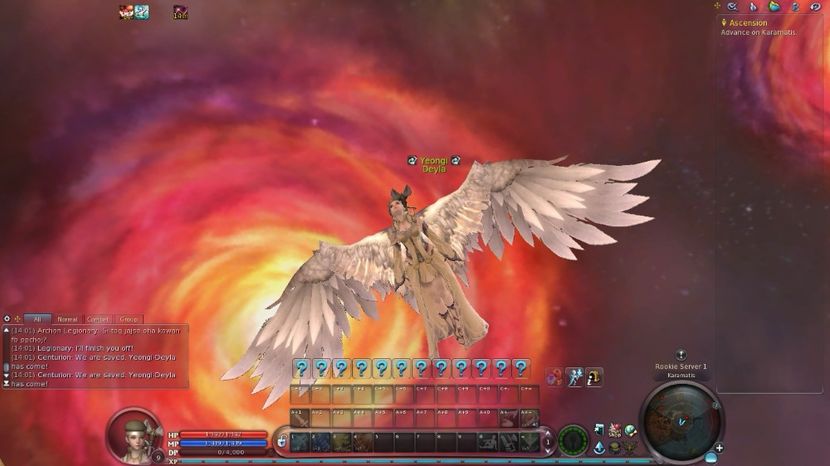This screenshot has width=830, height=466.
Task: Jump to chat bottom with the bottom arrow
Action: [6, 384]
